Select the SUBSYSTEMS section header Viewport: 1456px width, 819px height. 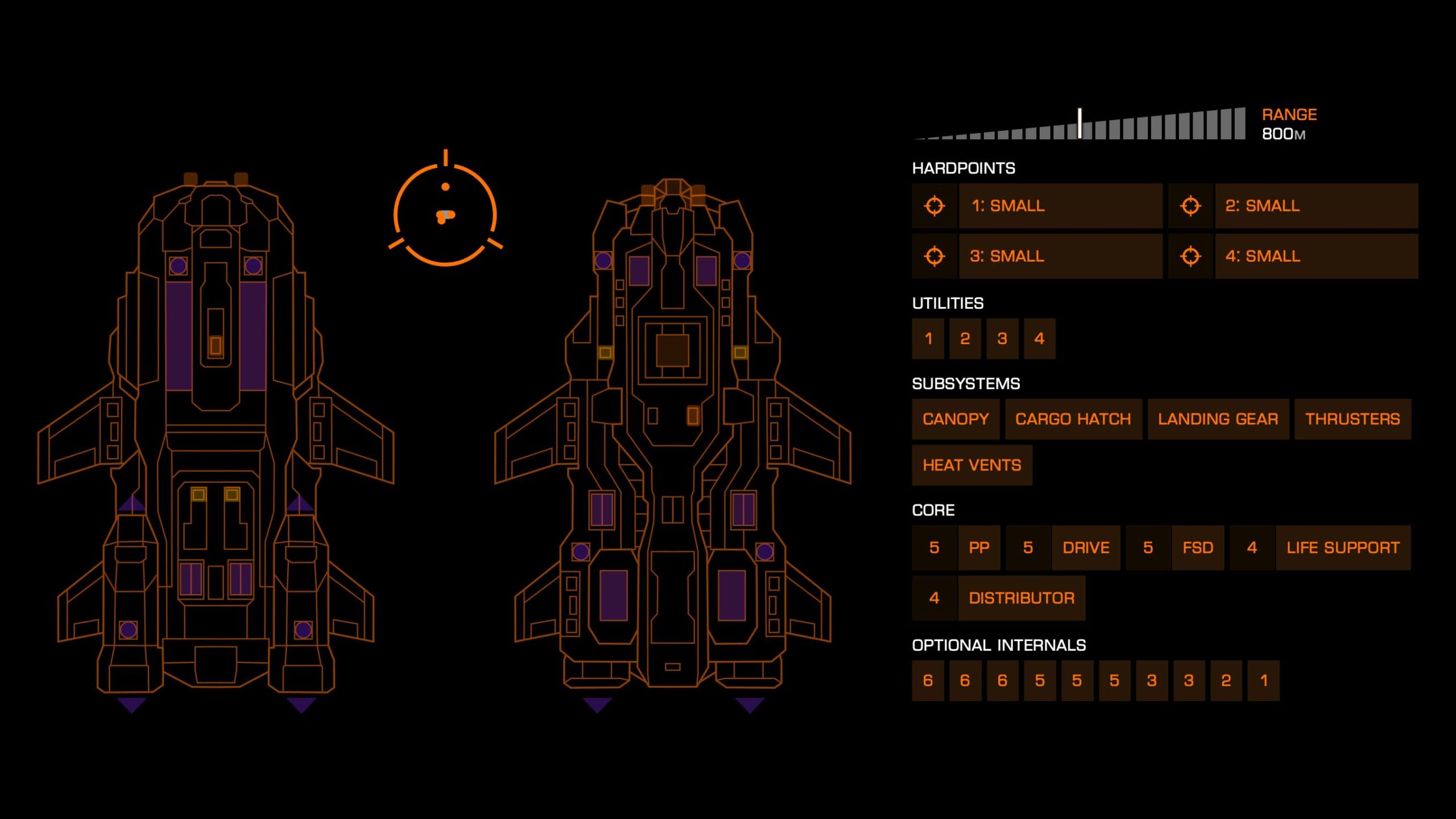(x=966, y=383)
